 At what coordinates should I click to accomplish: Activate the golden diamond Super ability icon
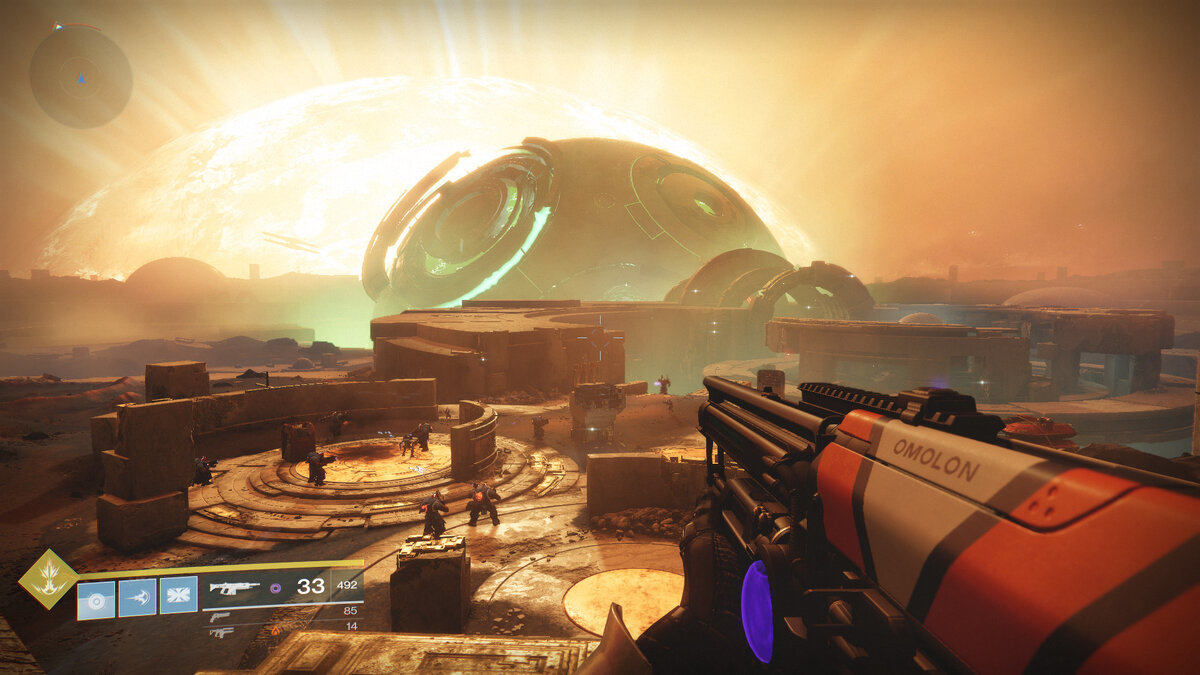[x=48, y=578]
